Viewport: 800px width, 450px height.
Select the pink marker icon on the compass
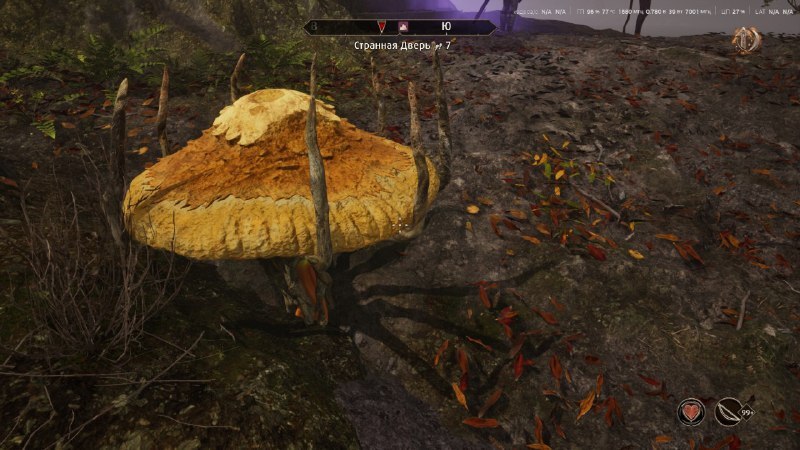(402, 28)
